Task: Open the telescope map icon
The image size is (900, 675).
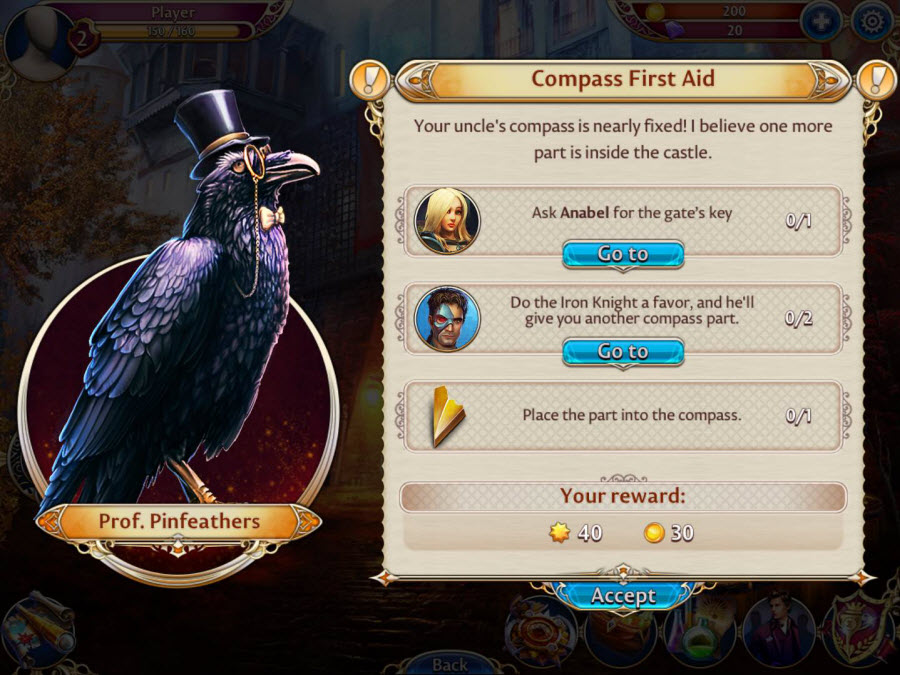Action: (40, 627)
